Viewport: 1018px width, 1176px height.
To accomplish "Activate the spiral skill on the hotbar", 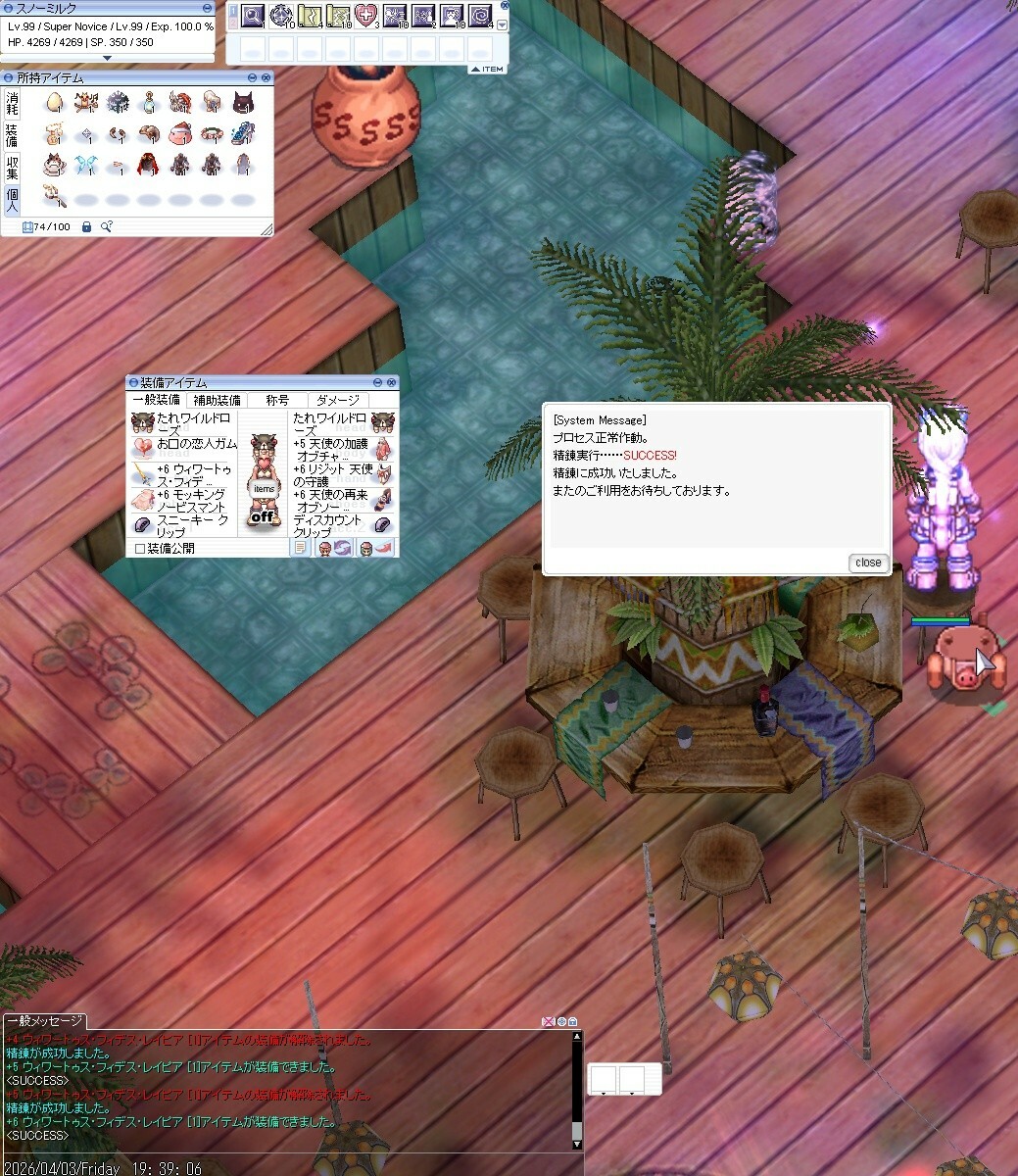I will coord(481,15).
